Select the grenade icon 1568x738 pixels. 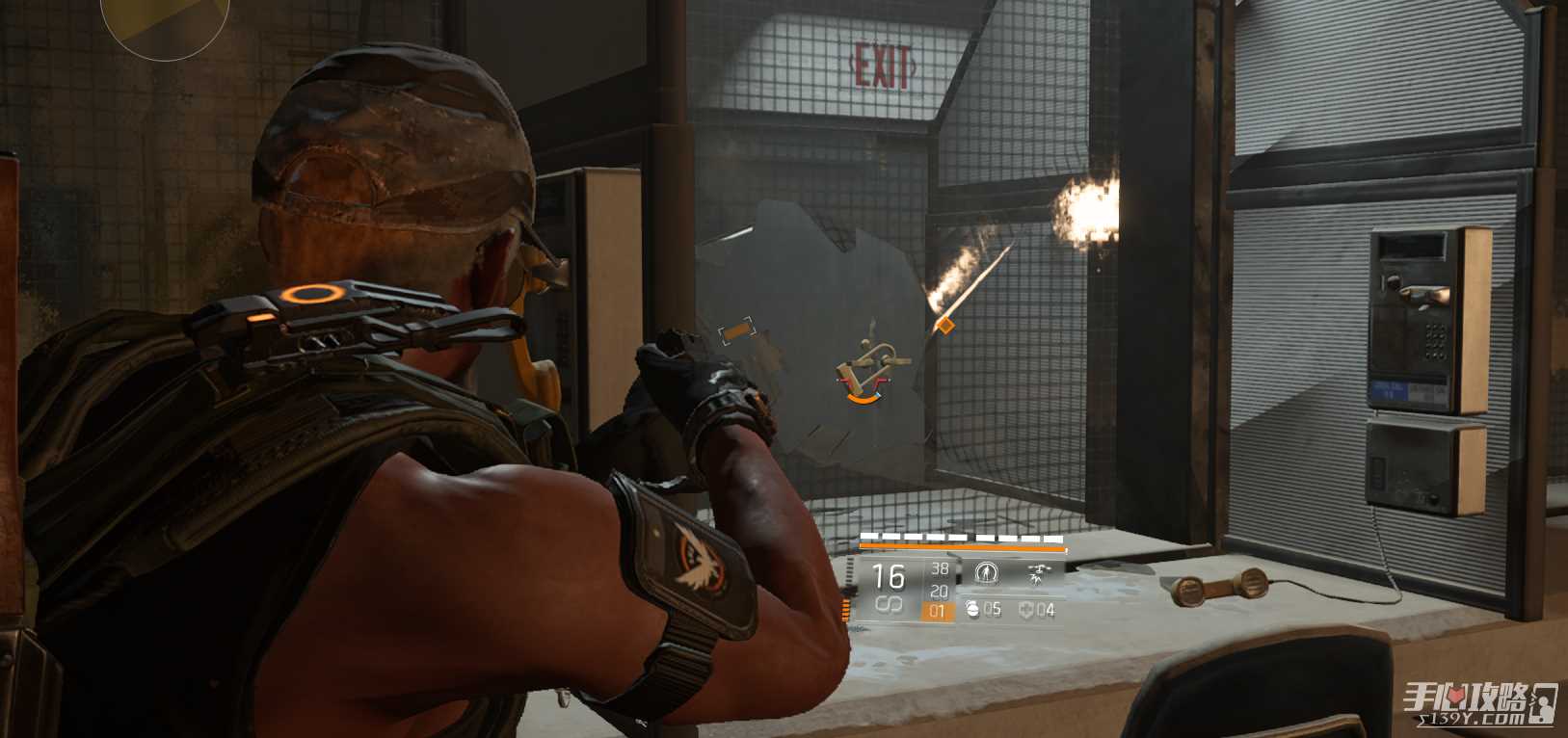coord(971,609)
